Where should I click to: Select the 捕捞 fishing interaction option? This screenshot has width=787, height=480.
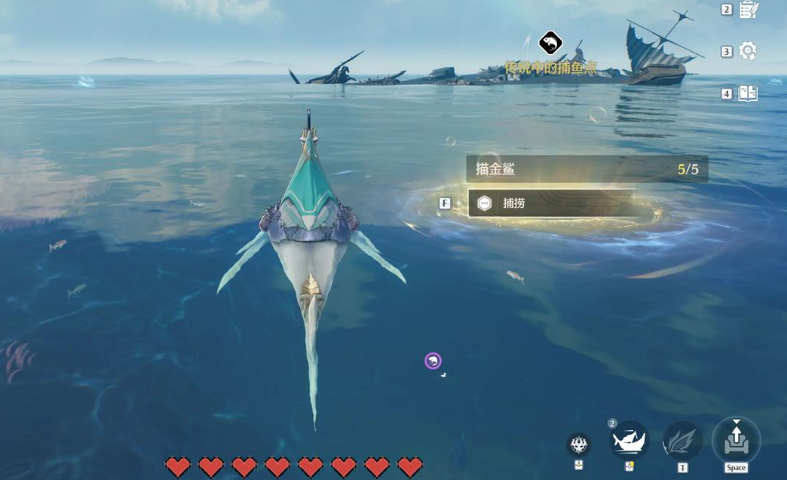coord(550,203)
